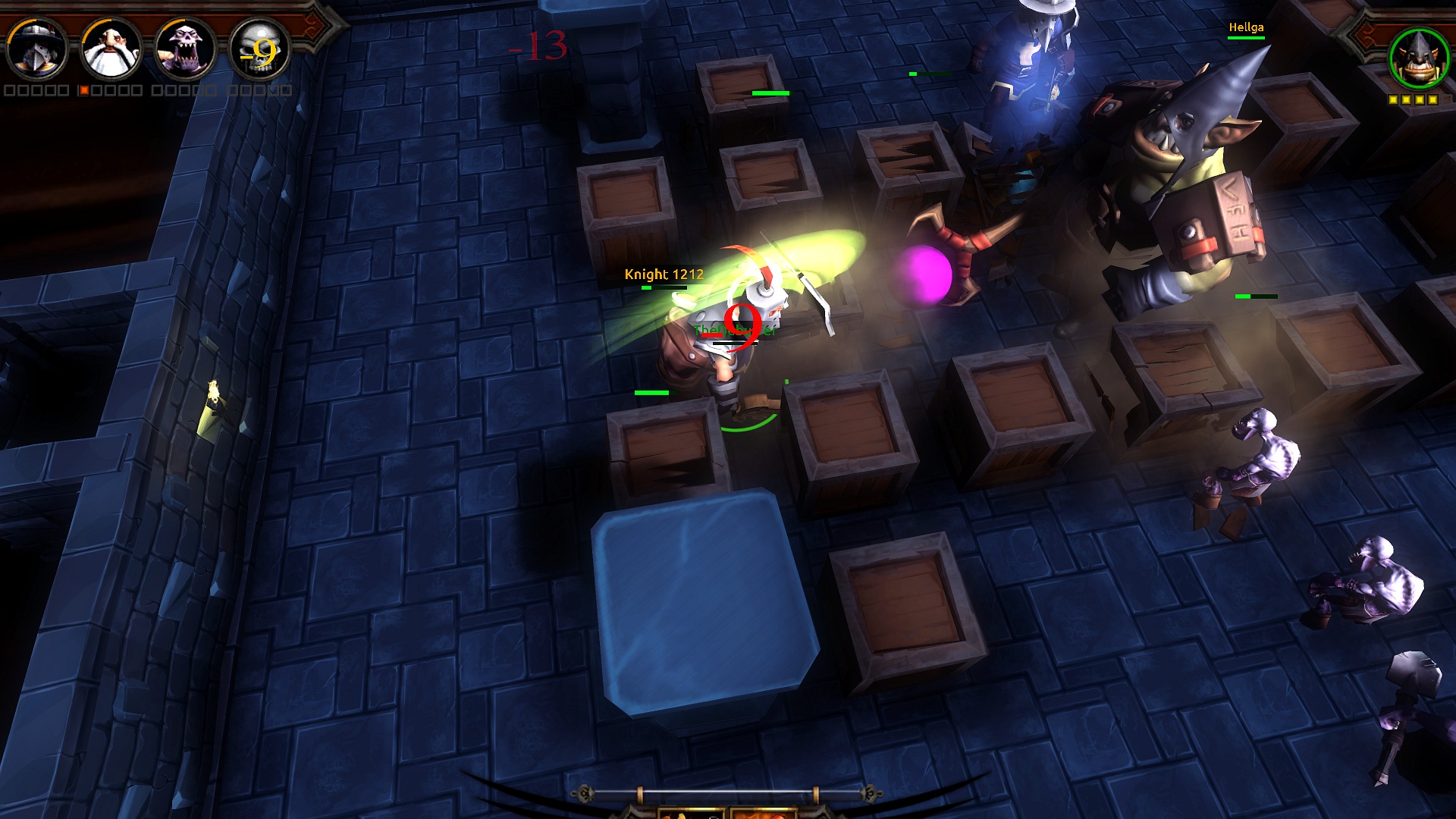Click the skull counter icon showing -9
1456x819 pixels.
[x=259, y=51]
